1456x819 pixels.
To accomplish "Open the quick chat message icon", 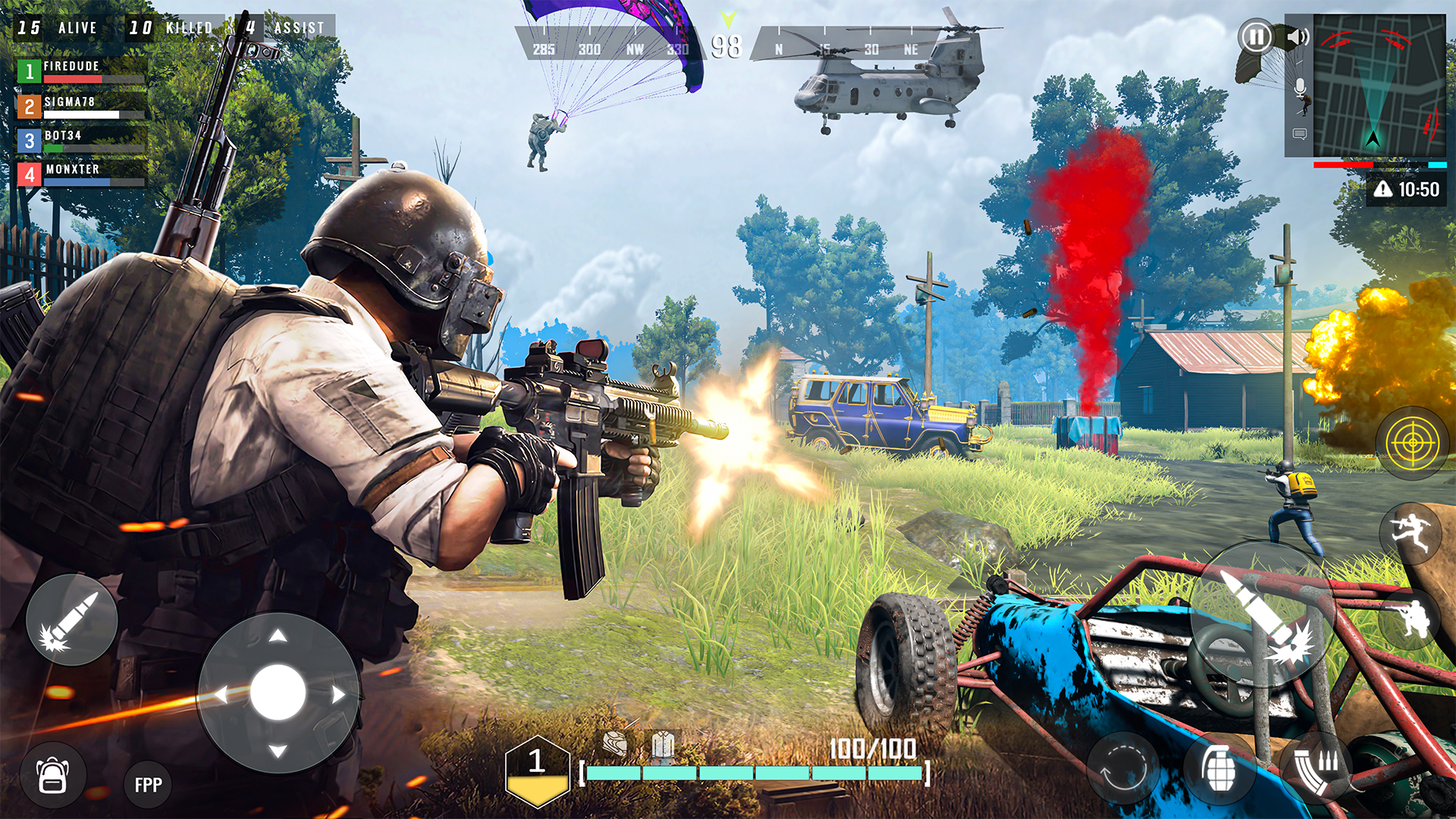I will pyautogui.click(x=1301, y=134).
